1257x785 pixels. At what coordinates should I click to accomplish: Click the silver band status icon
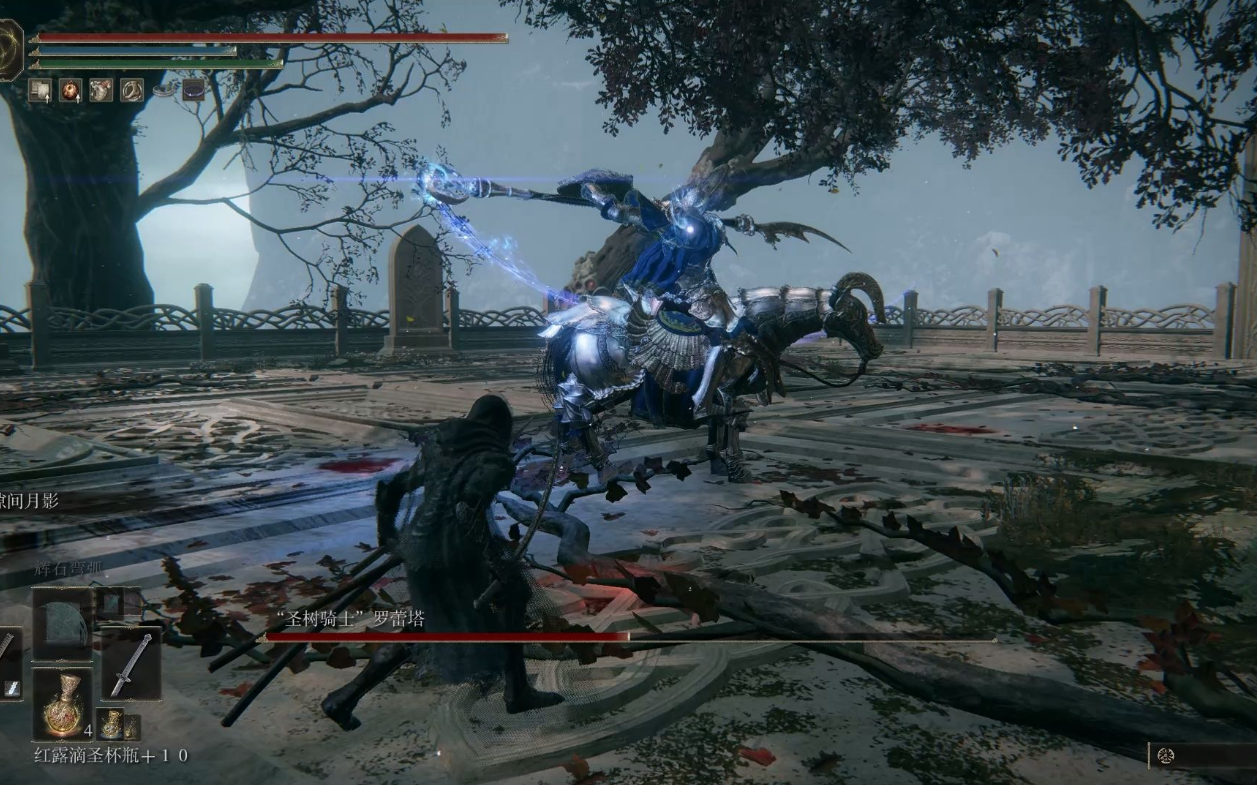pos(163,90)
